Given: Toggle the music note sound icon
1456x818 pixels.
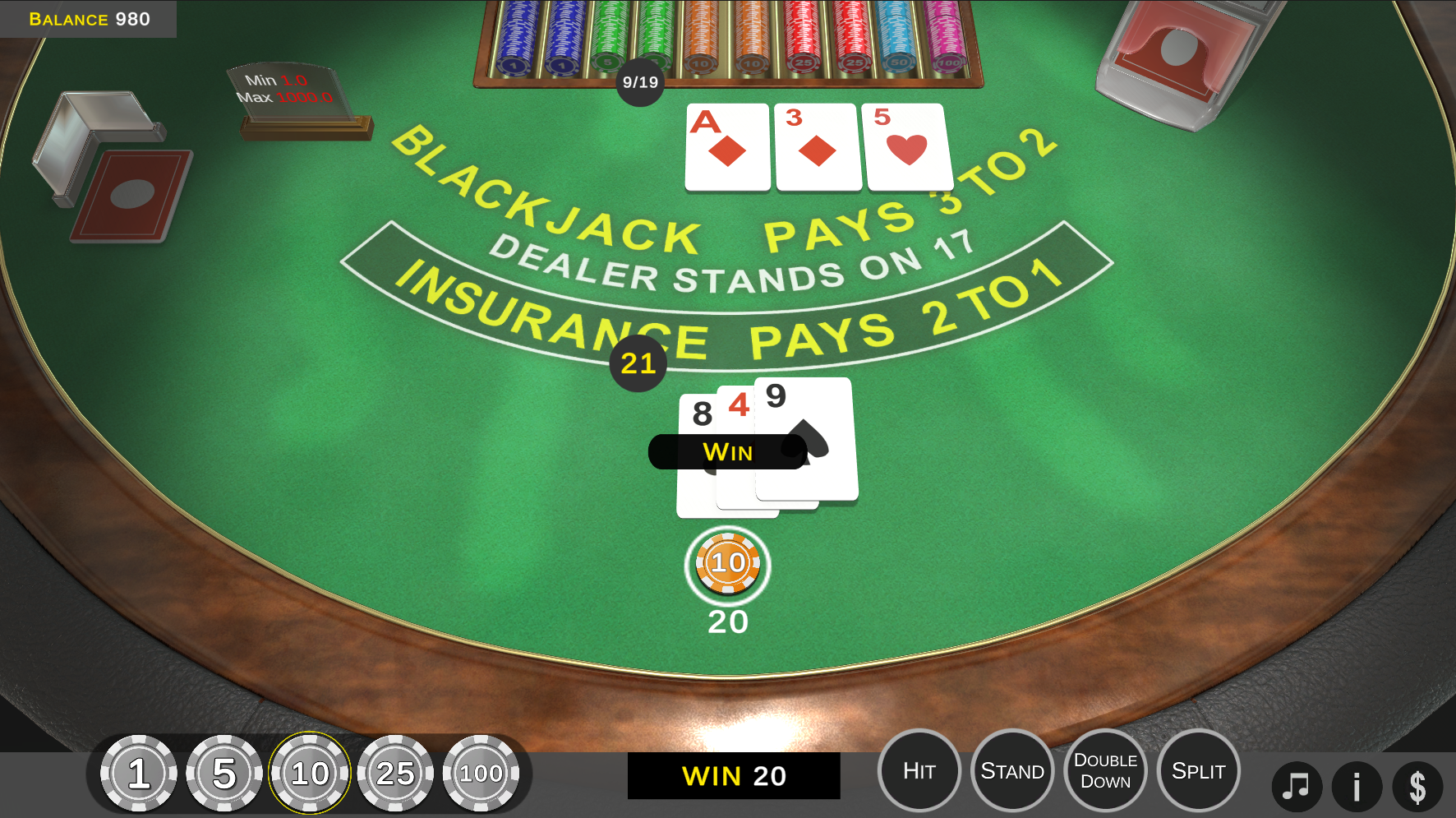Looking at the screenshot, I should pyautogui.click(x=1297, y=786).
